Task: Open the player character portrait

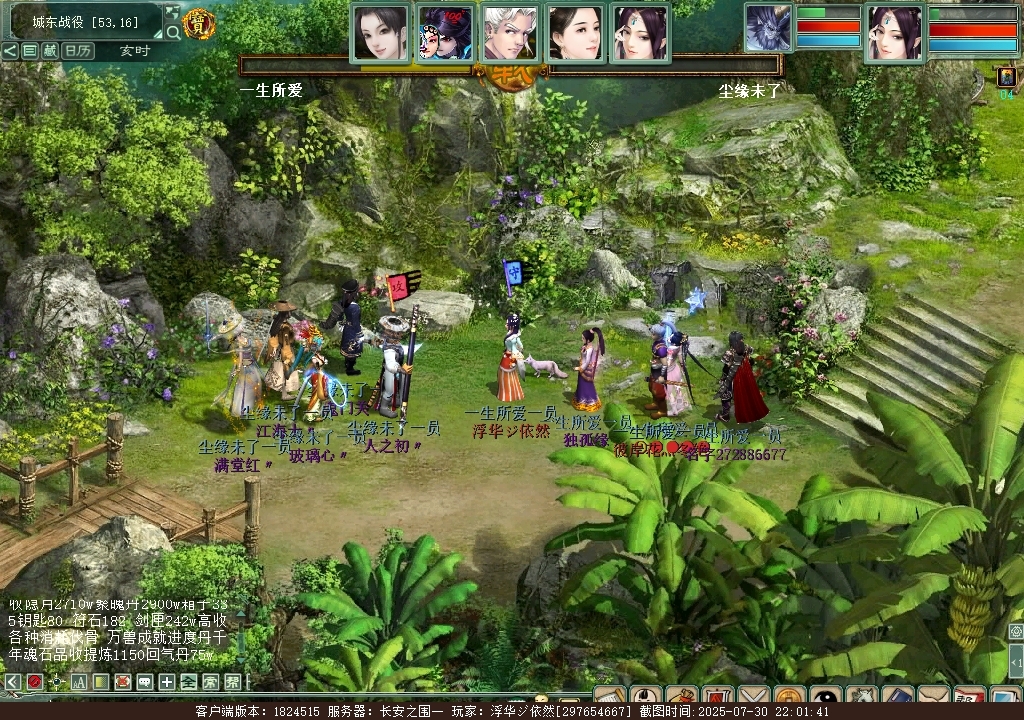Action: coord(894,33)
